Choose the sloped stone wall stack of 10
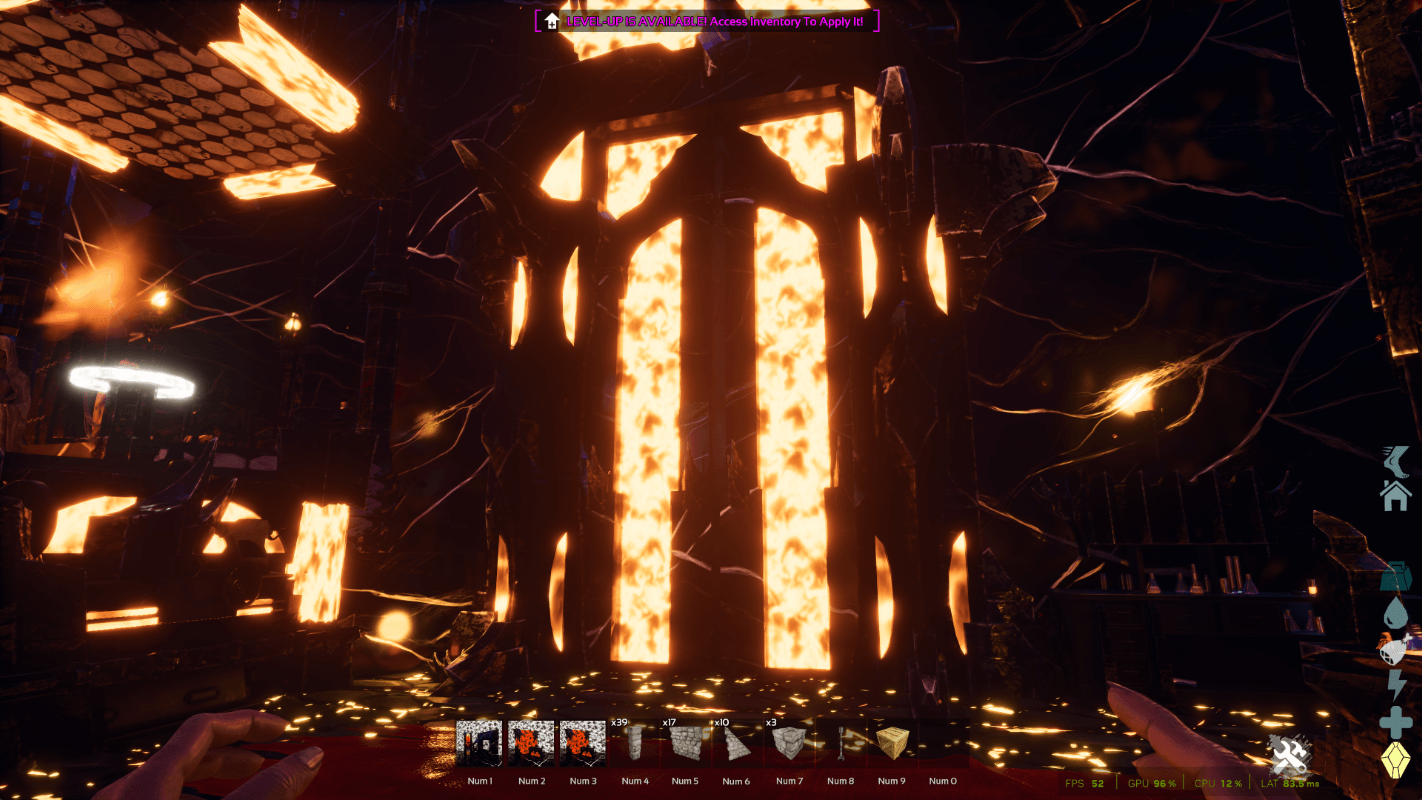1422x800 pixels. pos(737,744)
